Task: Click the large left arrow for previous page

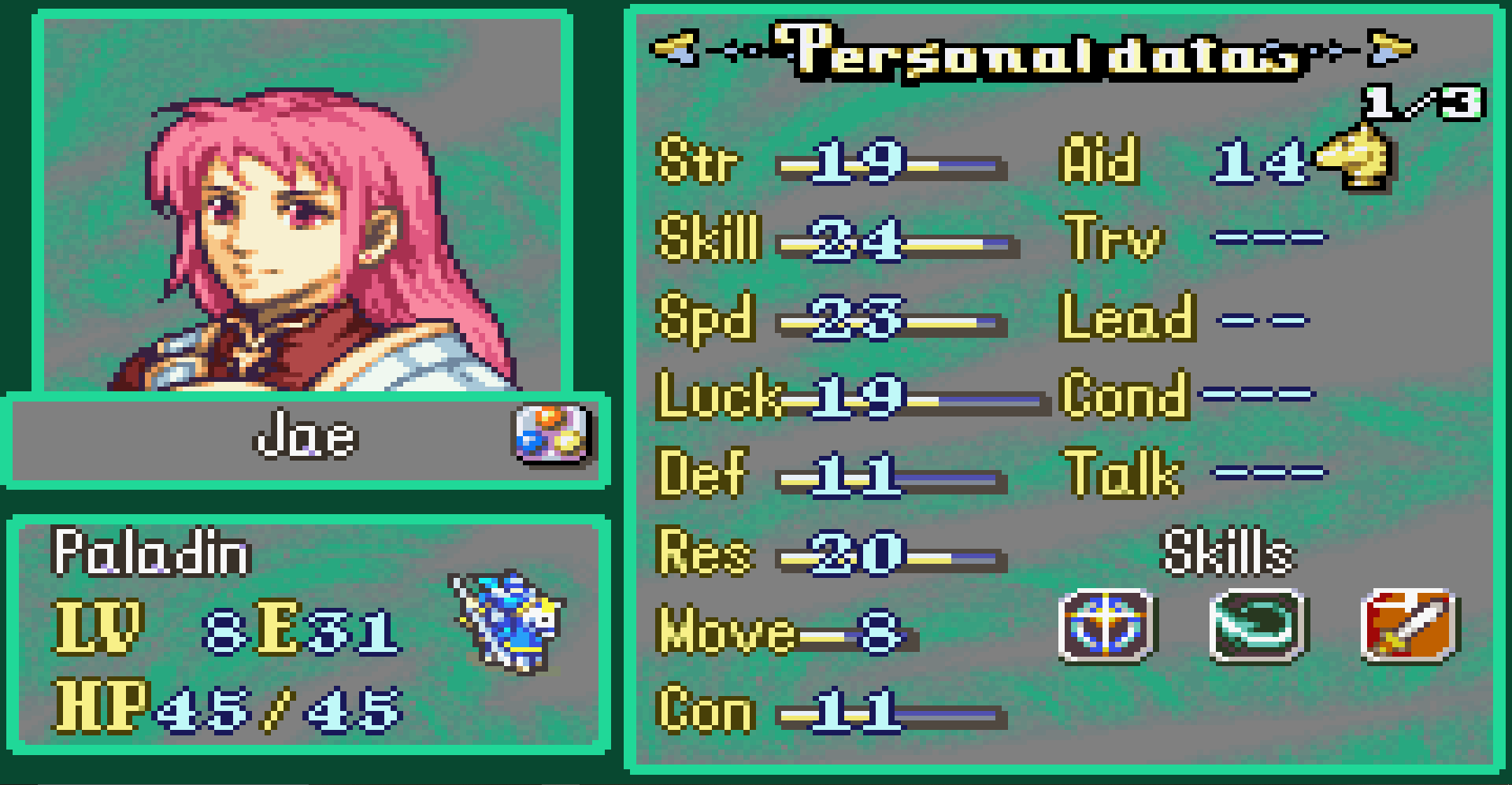Action: (673, 49)
